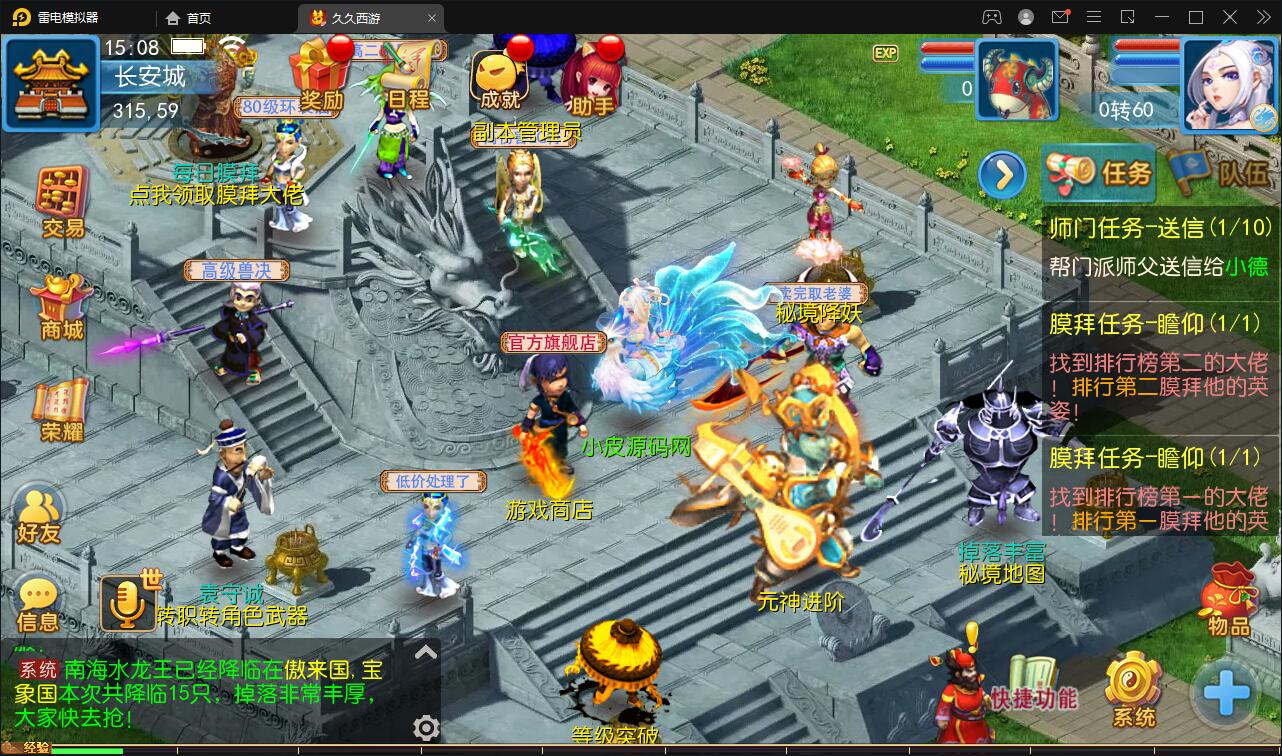This screenshot has width=1282, height=756.
Task: Open the 交易 trade abacus icon
Action: [x=62, y=202]
